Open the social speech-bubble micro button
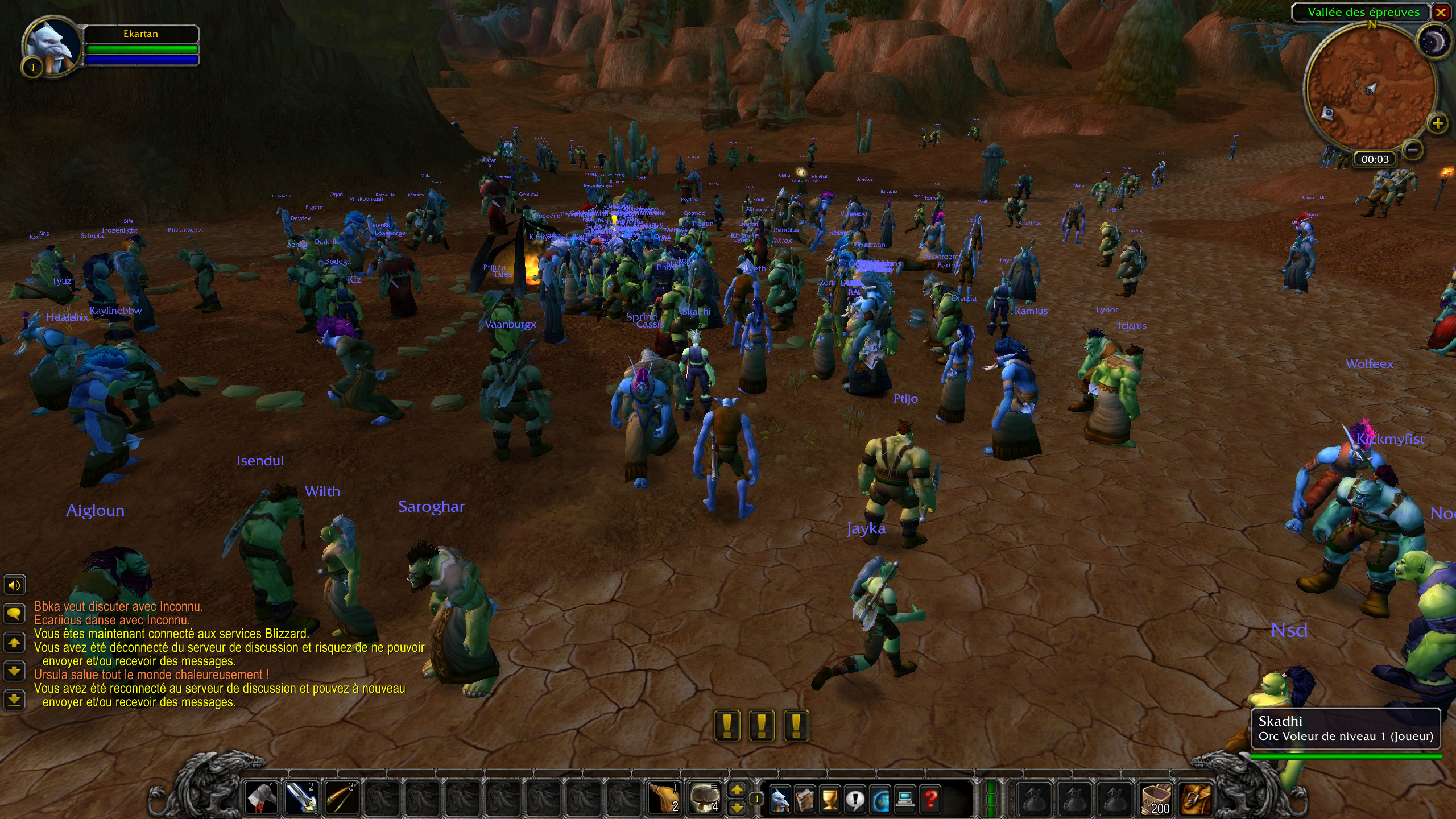 [855, 800]
